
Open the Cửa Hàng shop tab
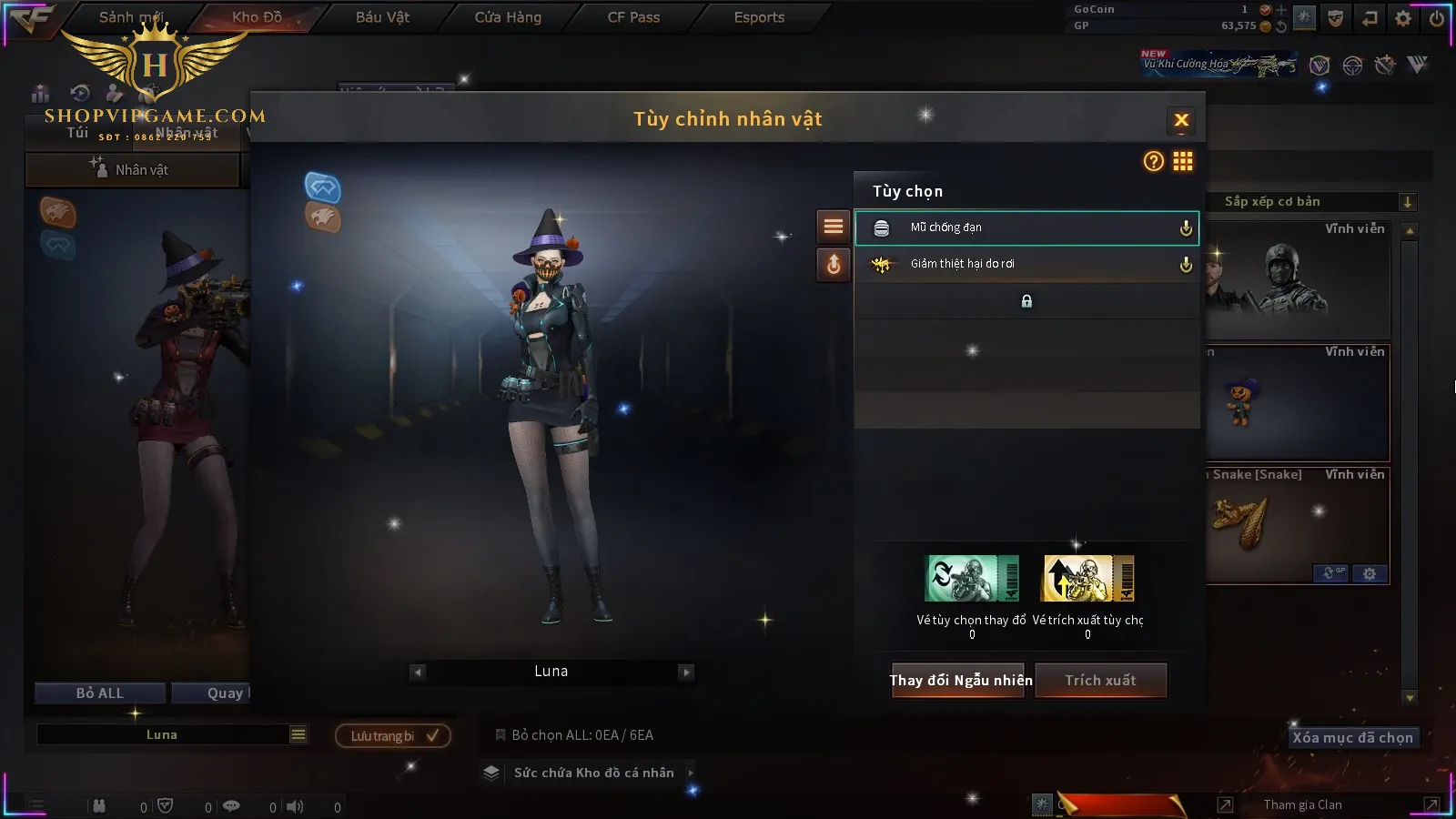(508, 17)
